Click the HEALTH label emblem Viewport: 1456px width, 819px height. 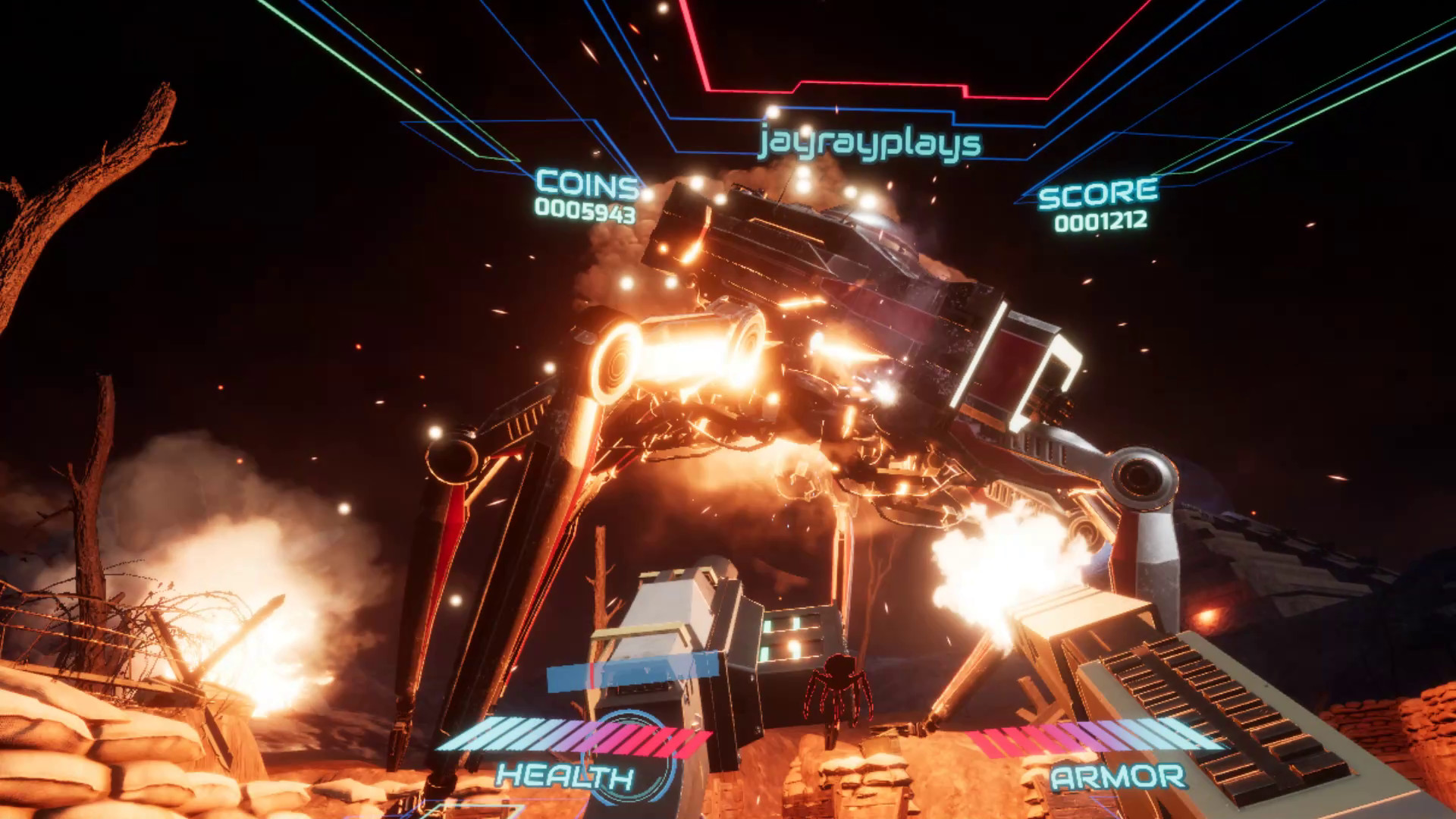click(566, 776)
